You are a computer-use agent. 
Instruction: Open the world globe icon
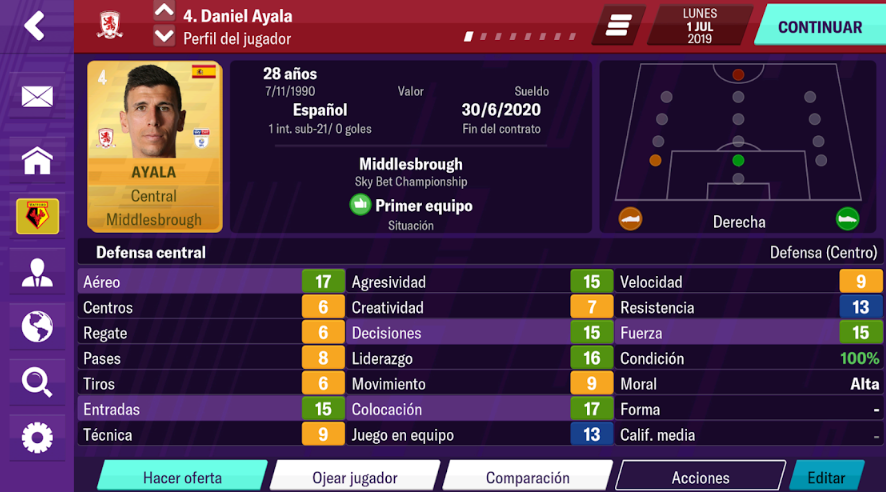(x=37, y=326)
